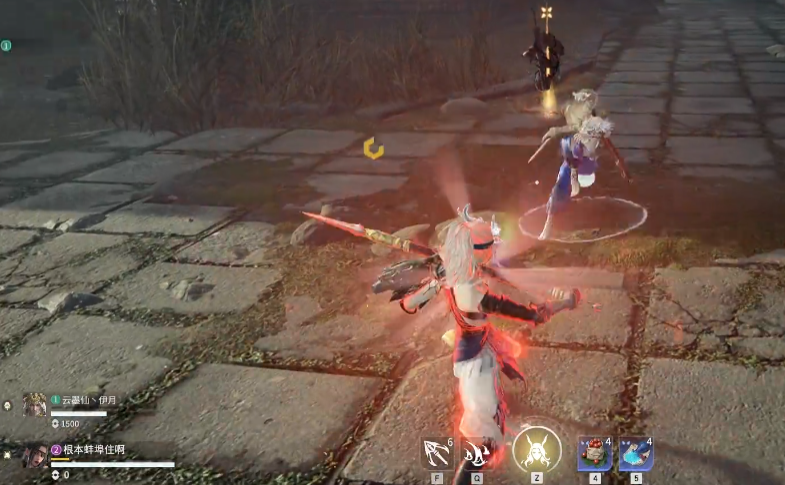The height and width of the screenshot is (485, 785).
Task: Use the blue powder flask item
Action: (x=635, y=453)
